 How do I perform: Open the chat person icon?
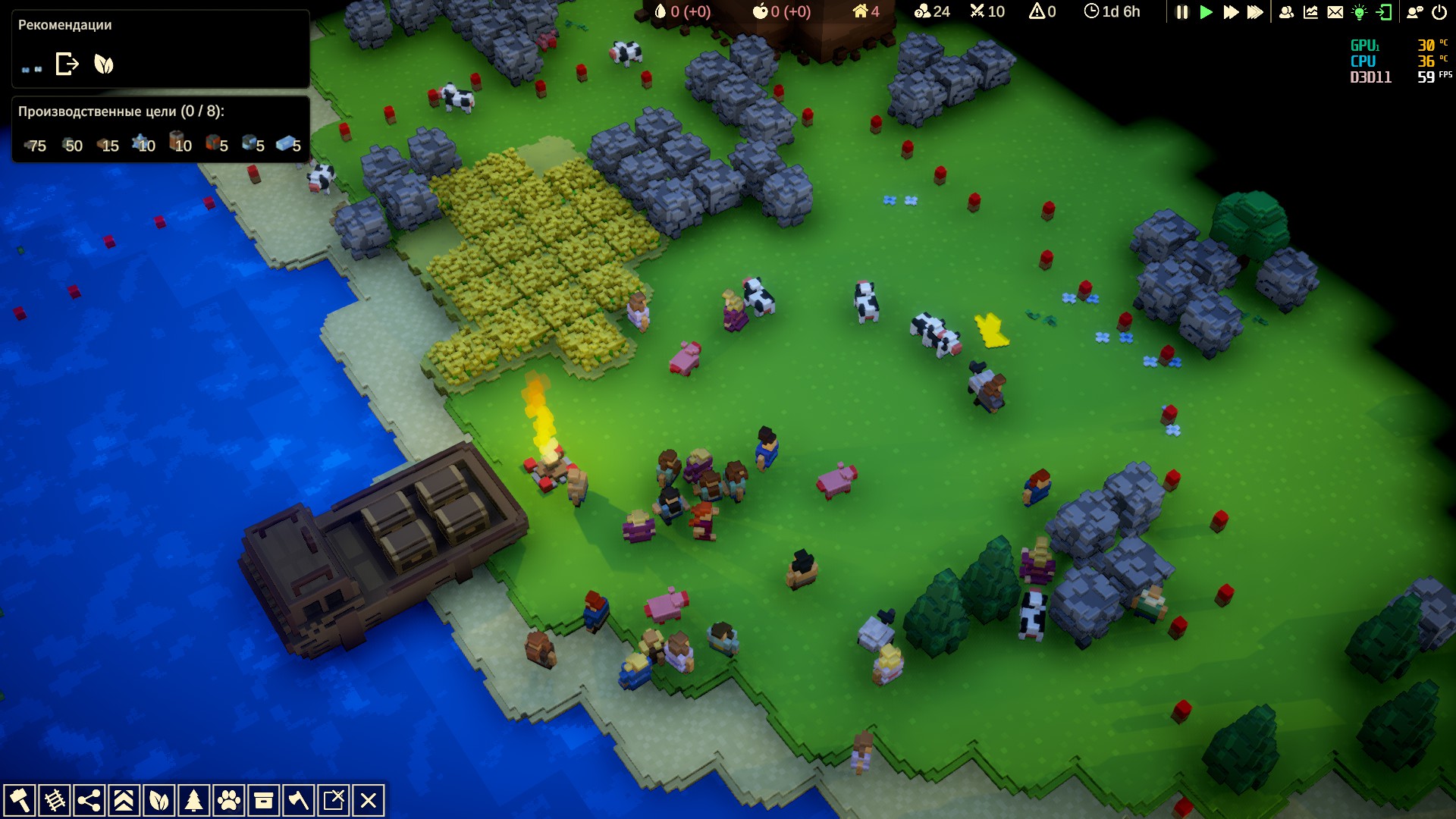1415,12
